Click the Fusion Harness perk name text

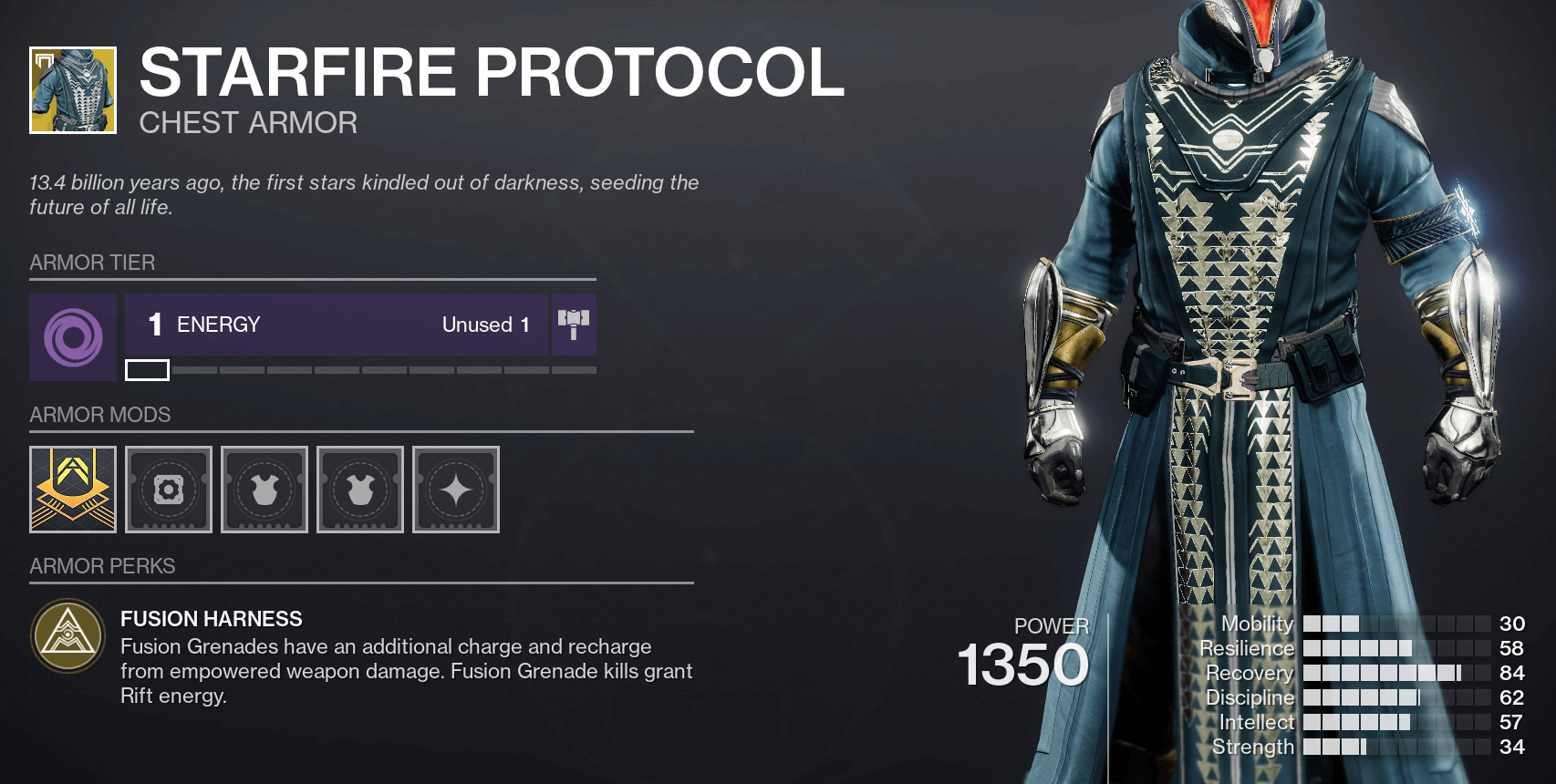point(211,619)
